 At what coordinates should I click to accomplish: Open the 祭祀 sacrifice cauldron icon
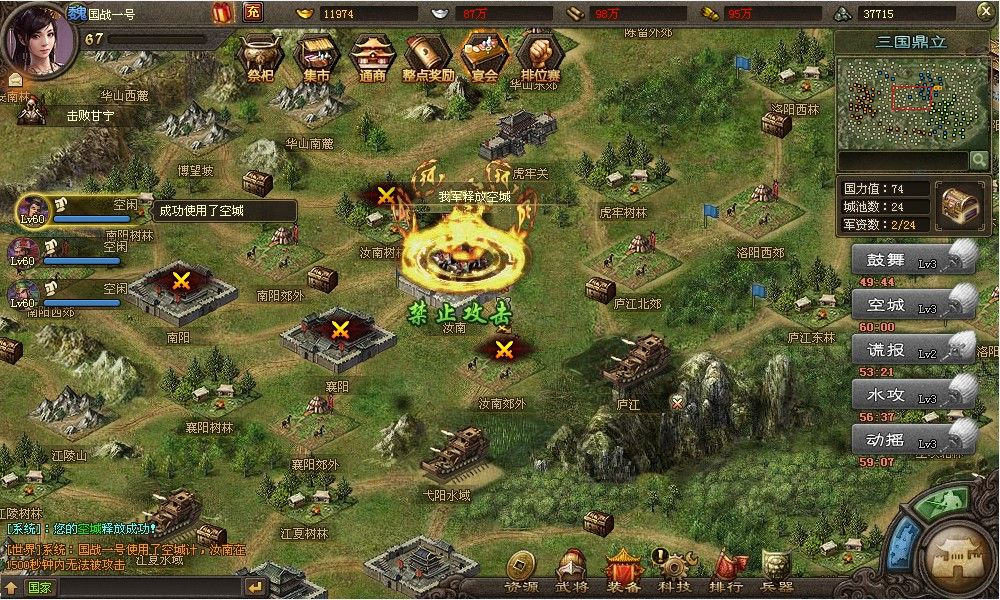point(259,57)
